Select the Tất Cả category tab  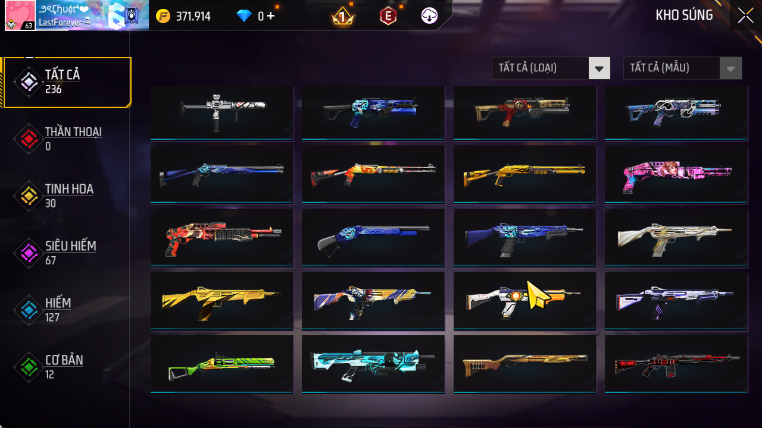tap(68, 81)
